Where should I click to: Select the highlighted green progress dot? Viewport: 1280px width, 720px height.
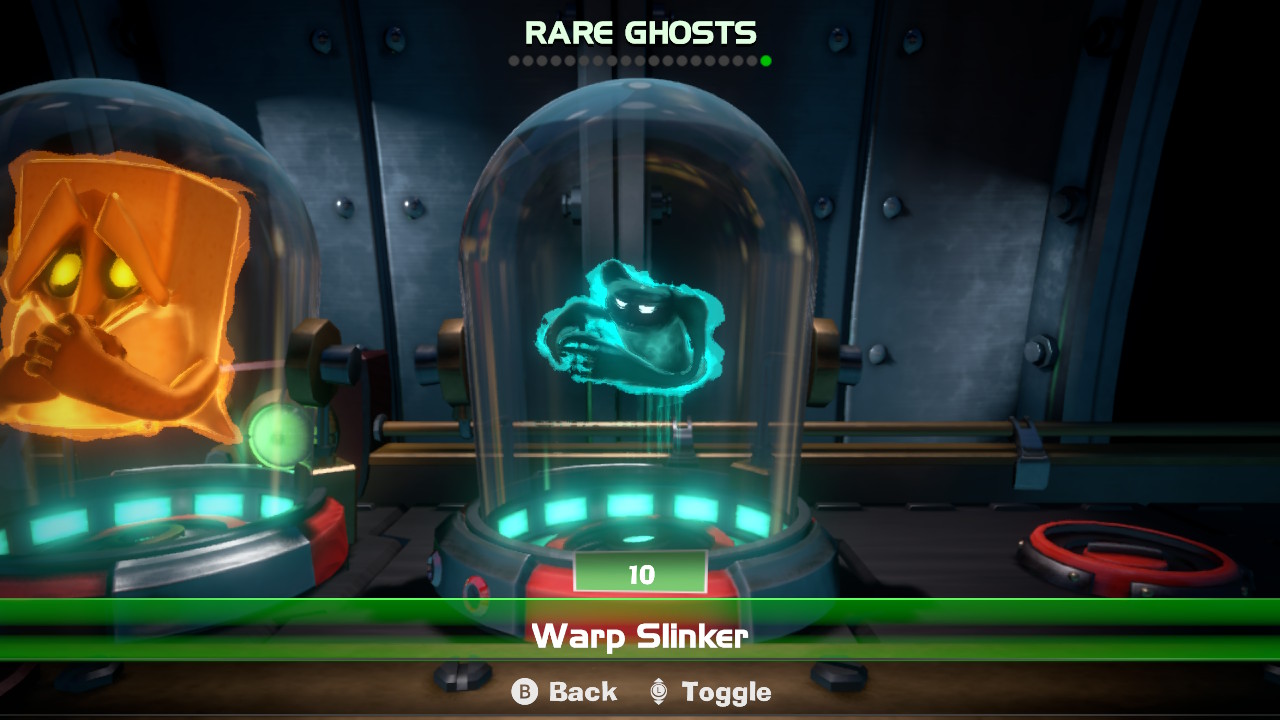coord(766,59)
